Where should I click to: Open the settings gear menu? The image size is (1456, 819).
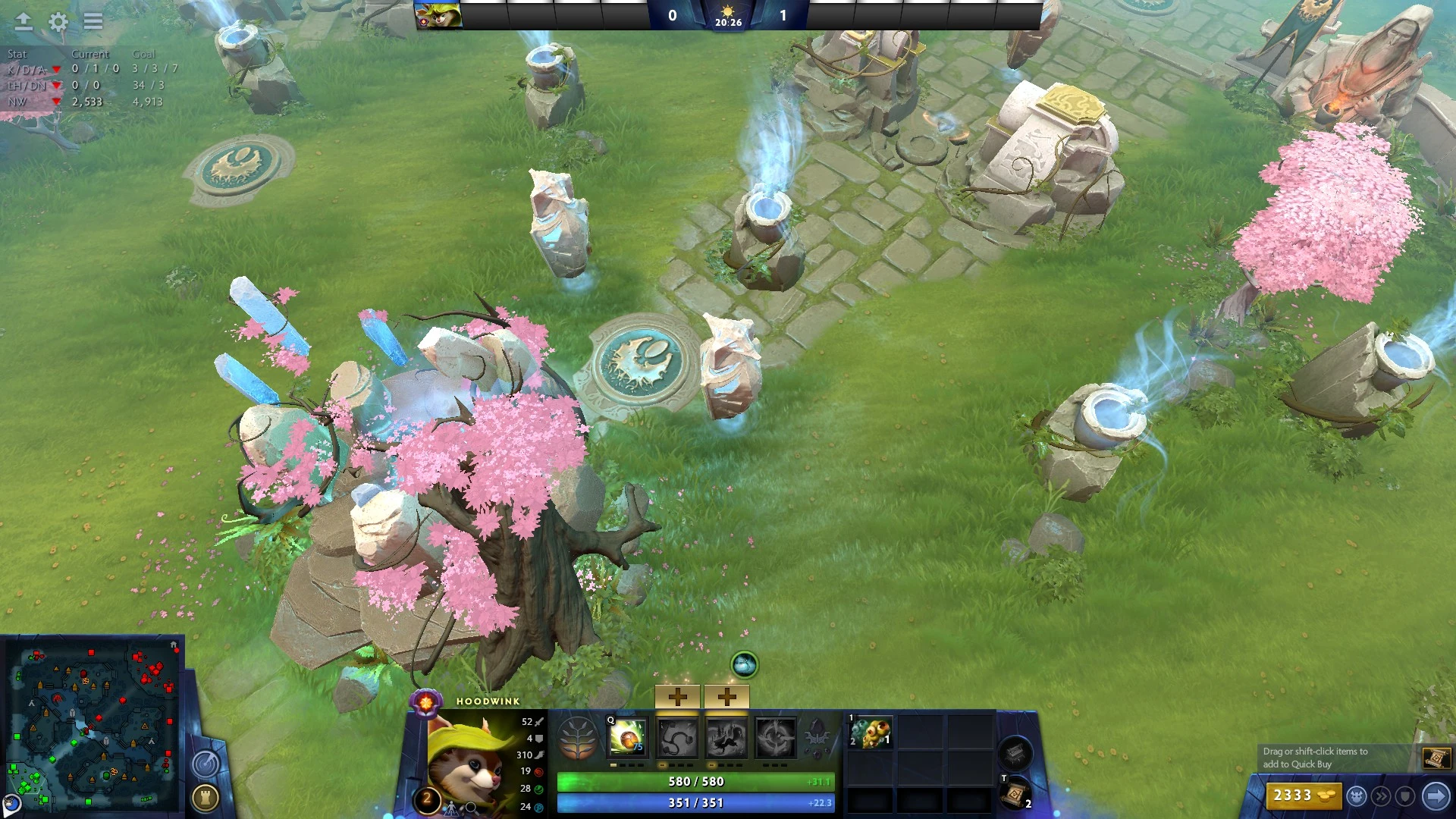tap(58, 22)
